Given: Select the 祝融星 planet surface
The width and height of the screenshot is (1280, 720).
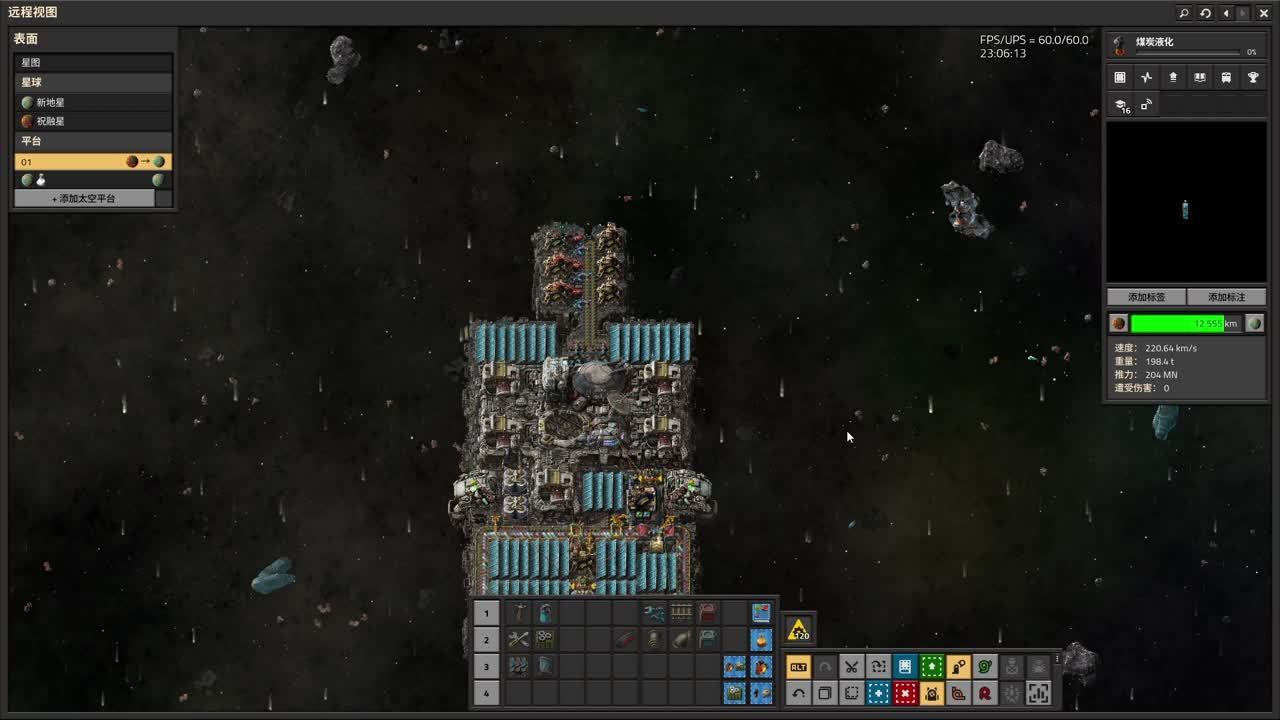Looking at the screenshot, I should pyautogui.click(x=92, y=121).
